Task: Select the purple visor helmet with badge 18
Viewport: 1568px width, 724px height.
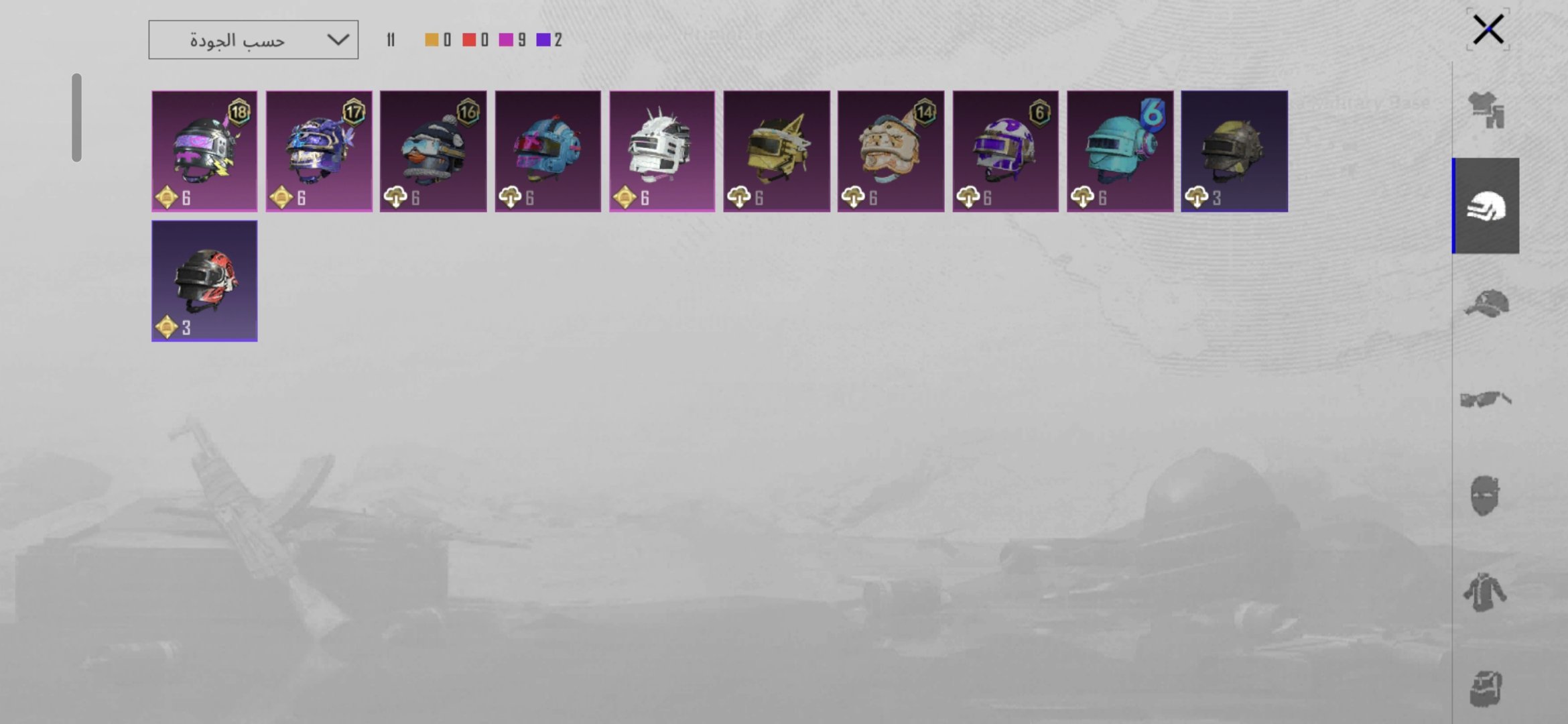Action: (204, 151)
